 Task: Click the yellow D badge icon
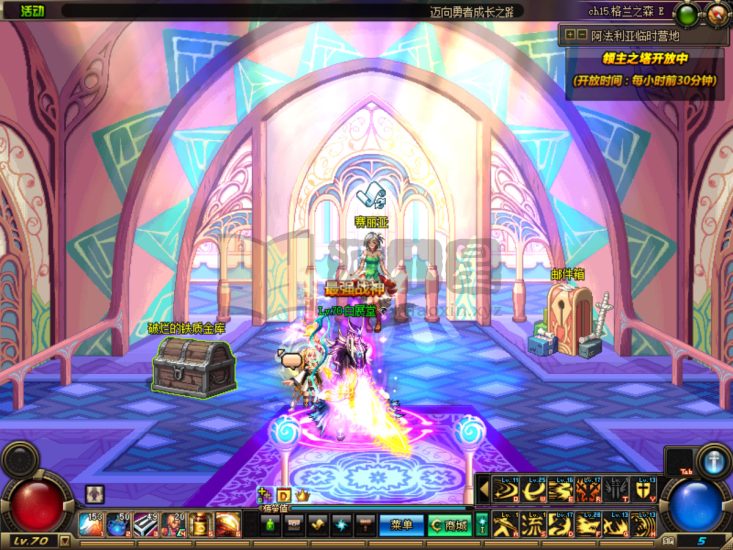(283, 495)
